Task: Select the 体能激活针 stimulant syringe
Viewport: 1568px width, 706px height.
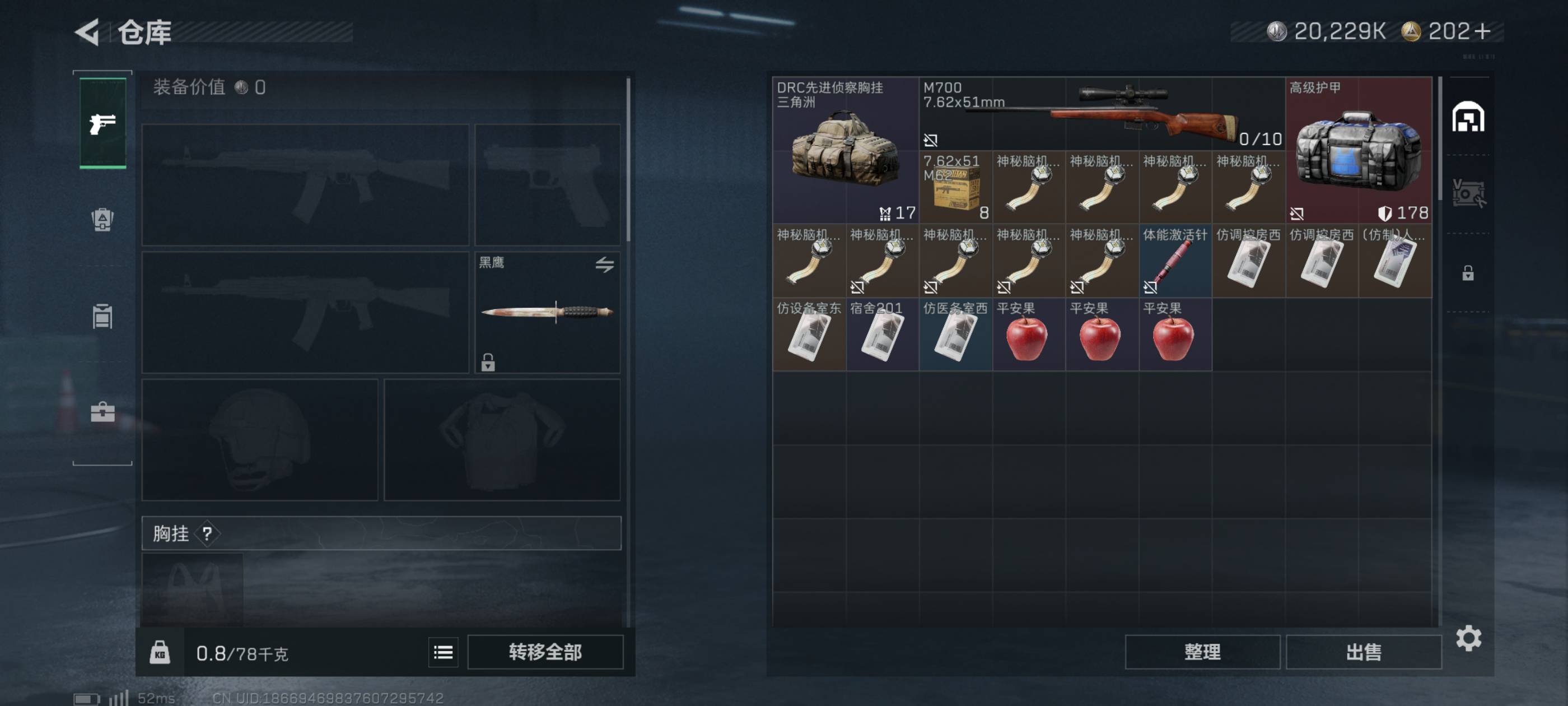Action: tap(1175, 261)
